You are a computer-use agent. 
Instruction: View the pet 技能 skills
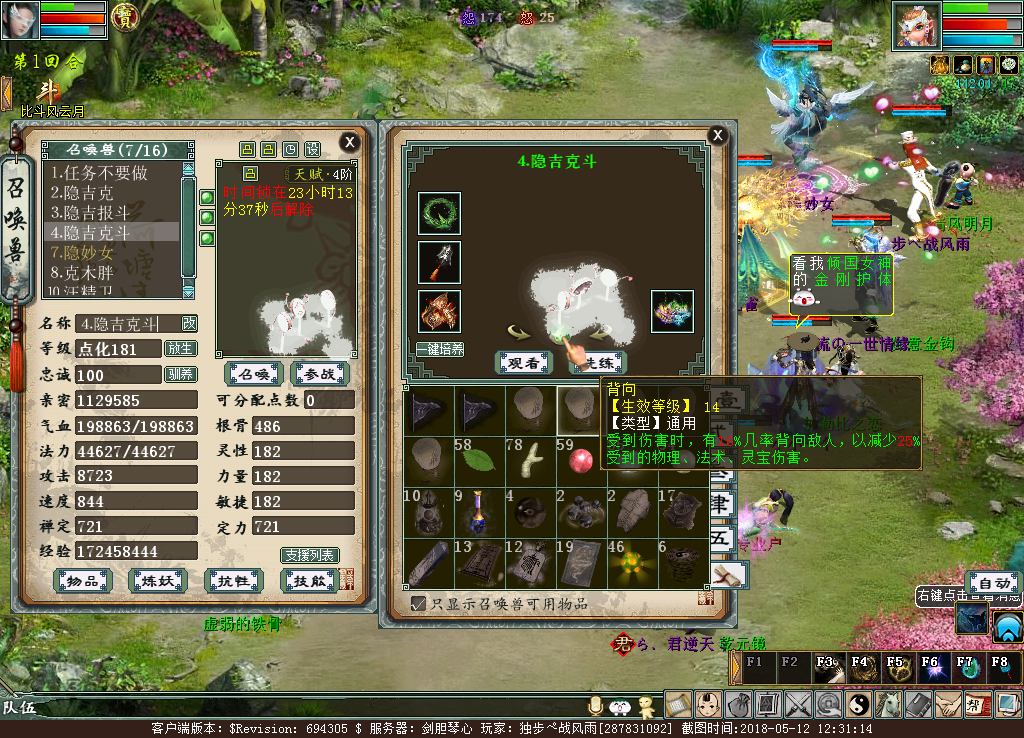tap(307, 581)
